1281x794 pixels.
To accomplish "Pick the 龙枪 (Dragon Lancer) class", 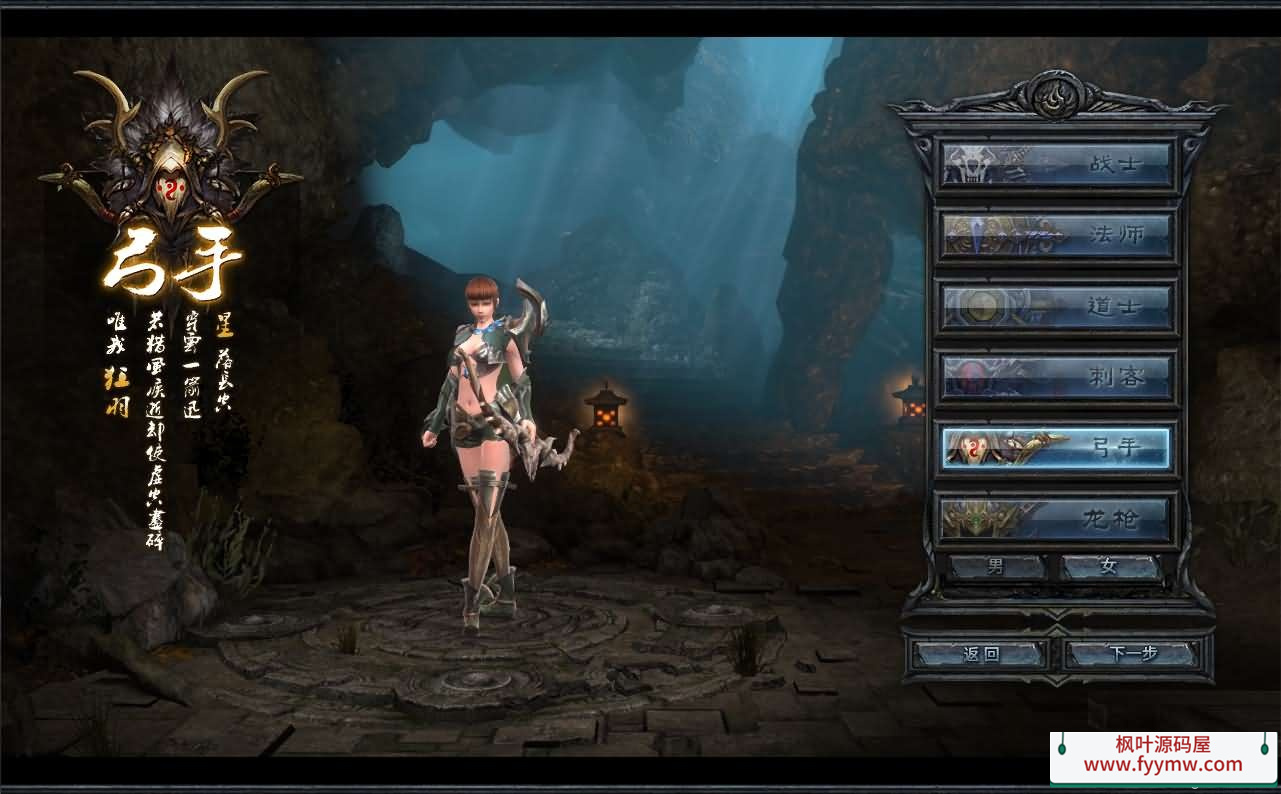I will pos(1057,519).
